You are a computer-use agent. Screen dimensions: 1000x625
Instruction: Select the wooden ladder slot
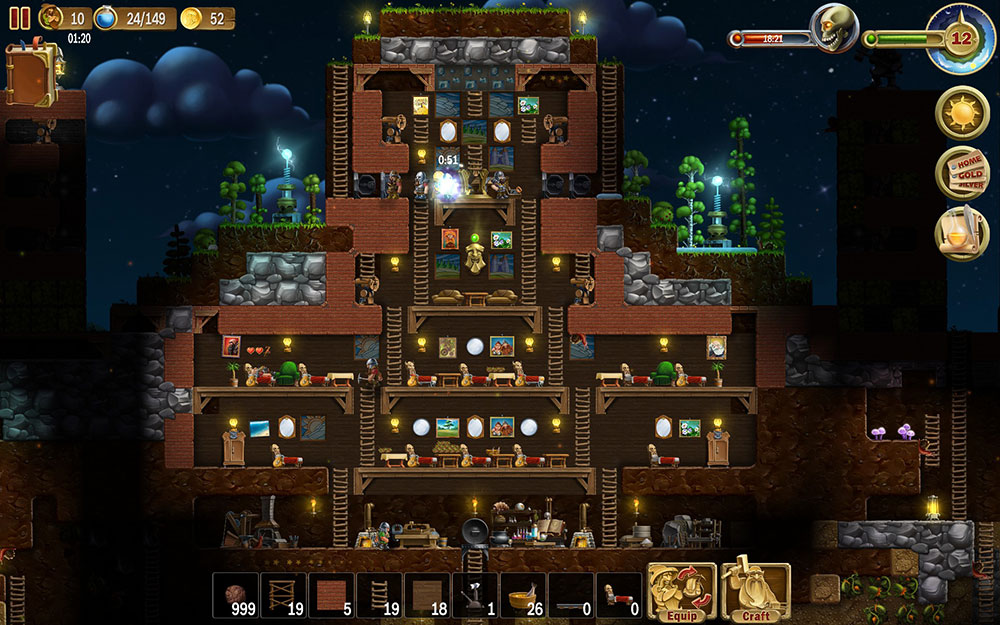point(379,594)
